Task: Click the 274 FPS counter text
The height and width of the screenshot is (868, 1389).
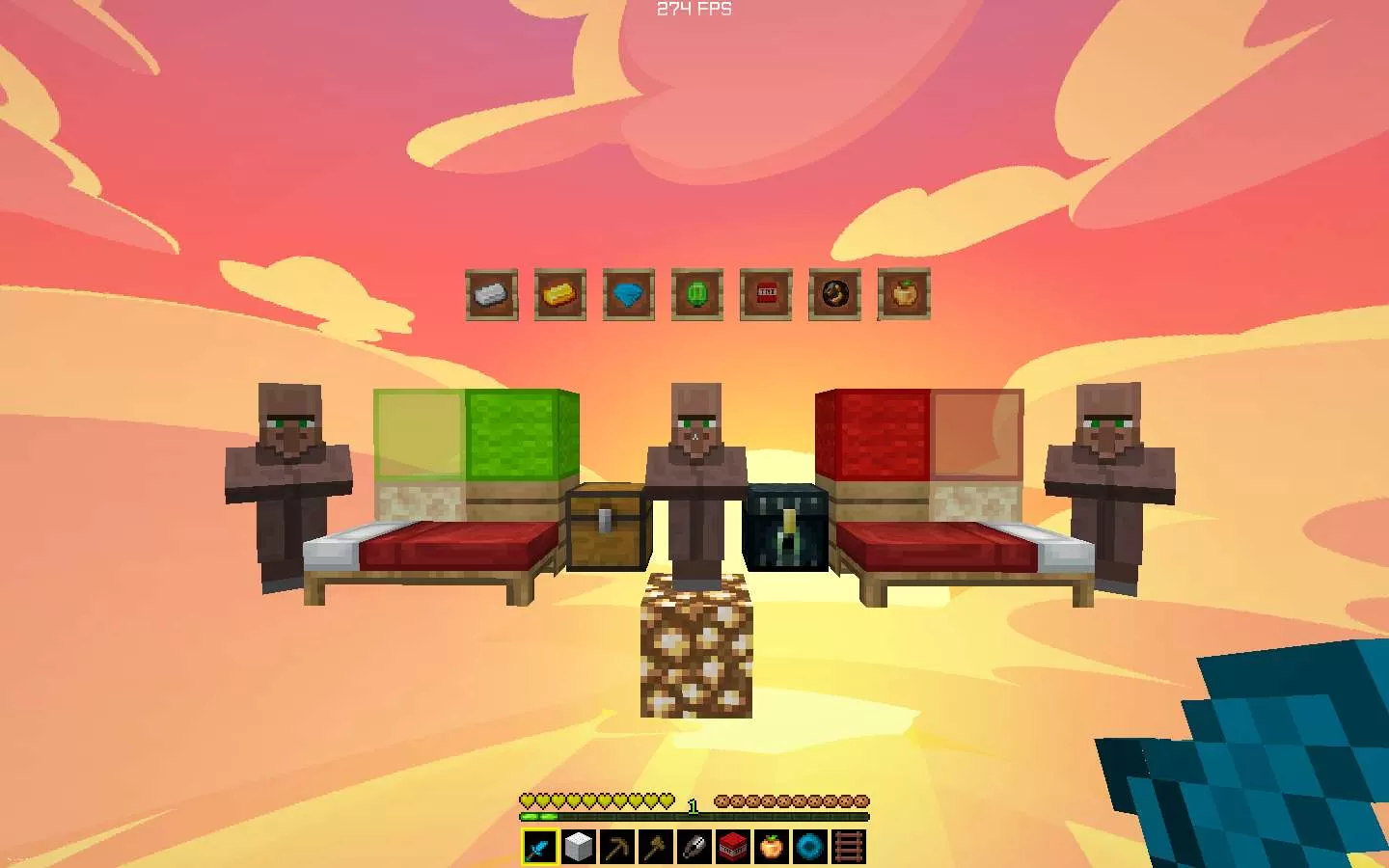Action: click(x=693, y=8)
